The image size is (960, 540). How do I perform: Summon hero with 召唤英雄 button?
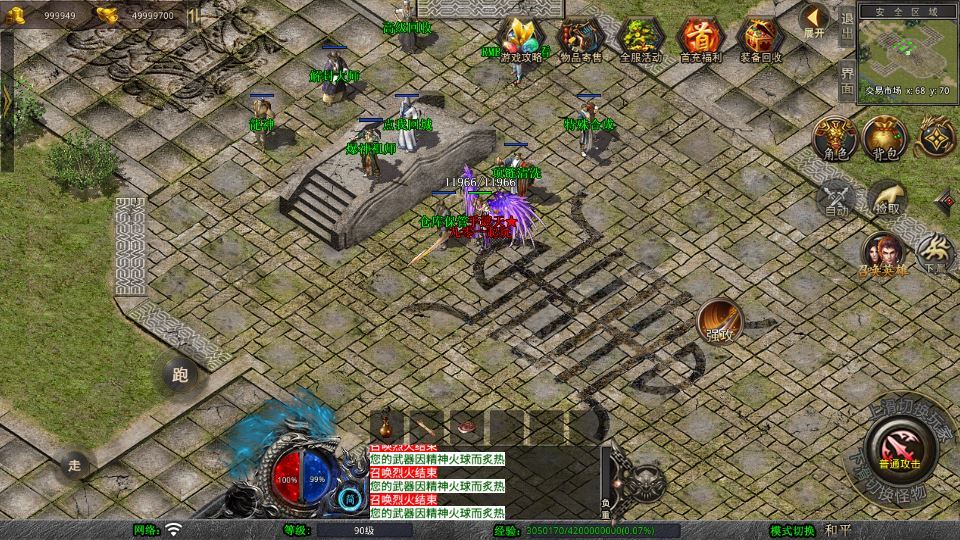[x=884, y=254]
